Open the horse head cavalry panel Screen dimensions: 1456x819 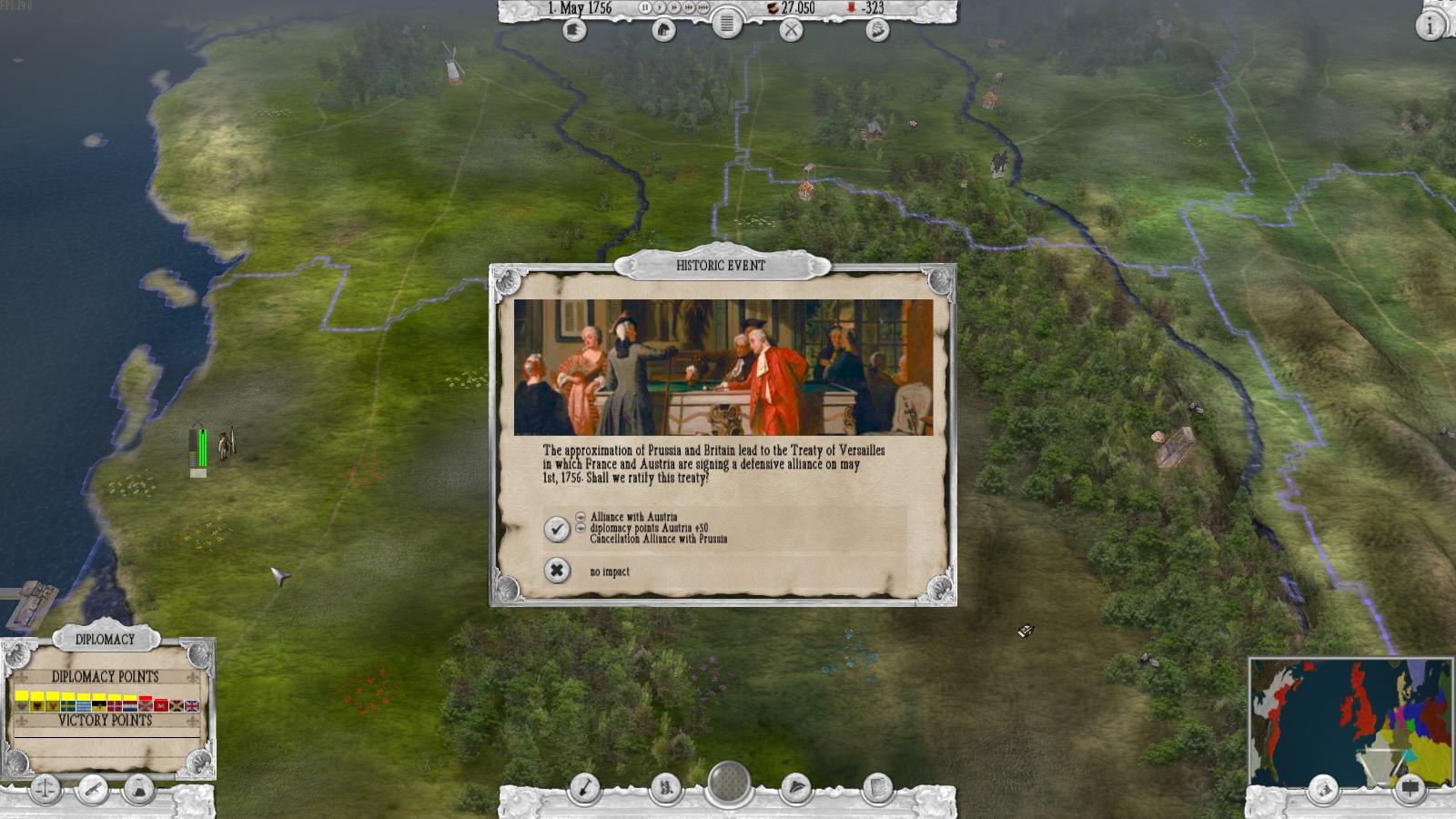coord(664,30)
